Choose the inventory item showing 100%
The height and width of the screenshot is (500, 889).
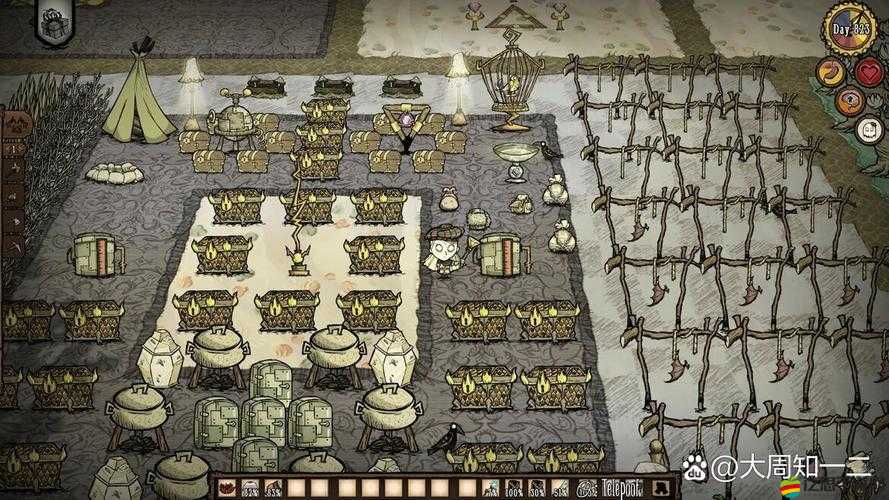514,487
